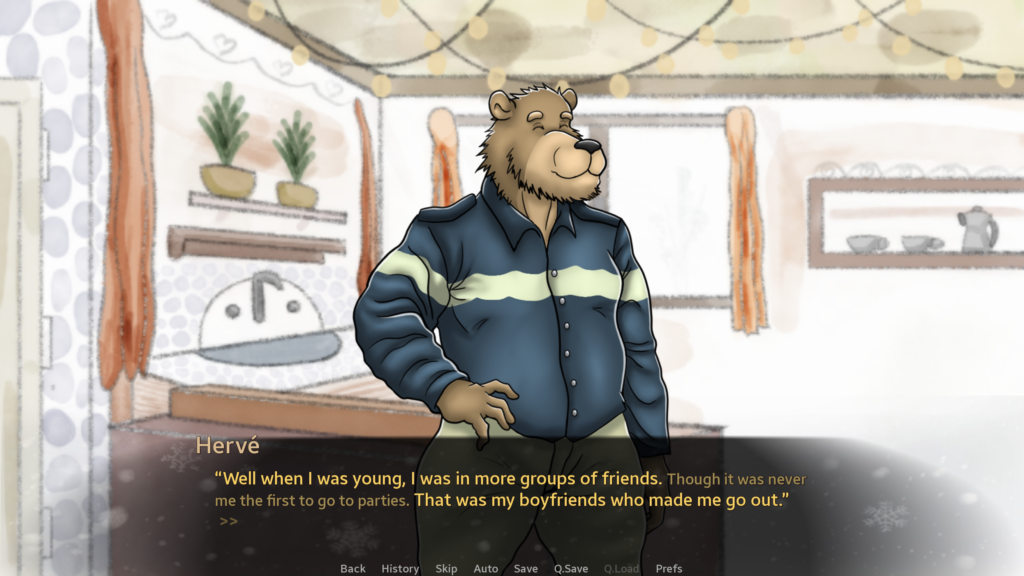Click the >> continue arrow
1024x576 pixels.
pos(228,521)
